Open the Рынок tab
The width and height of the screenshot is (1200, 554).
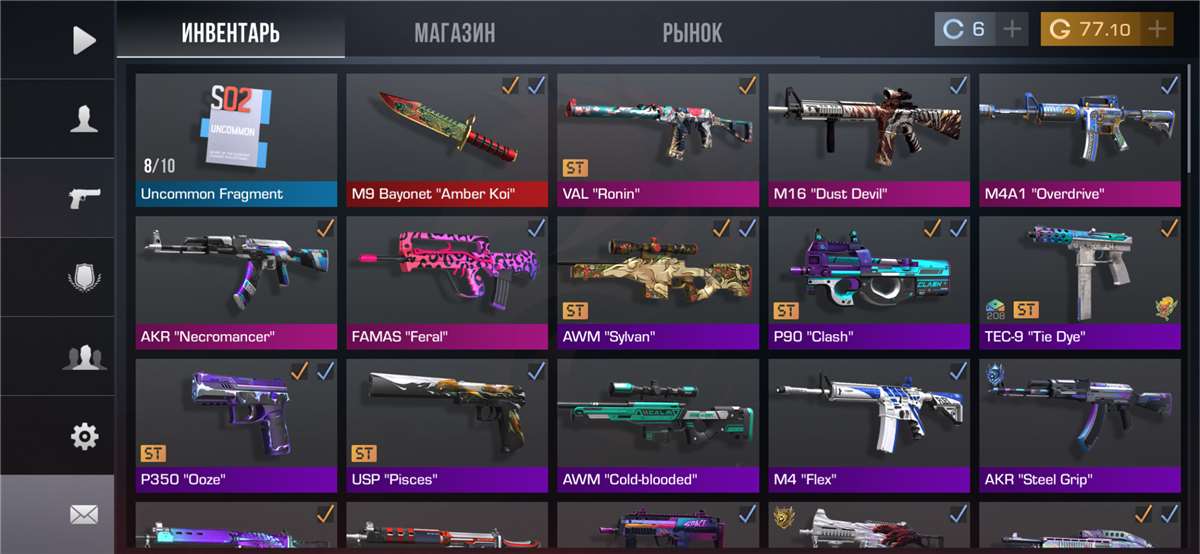691,32
